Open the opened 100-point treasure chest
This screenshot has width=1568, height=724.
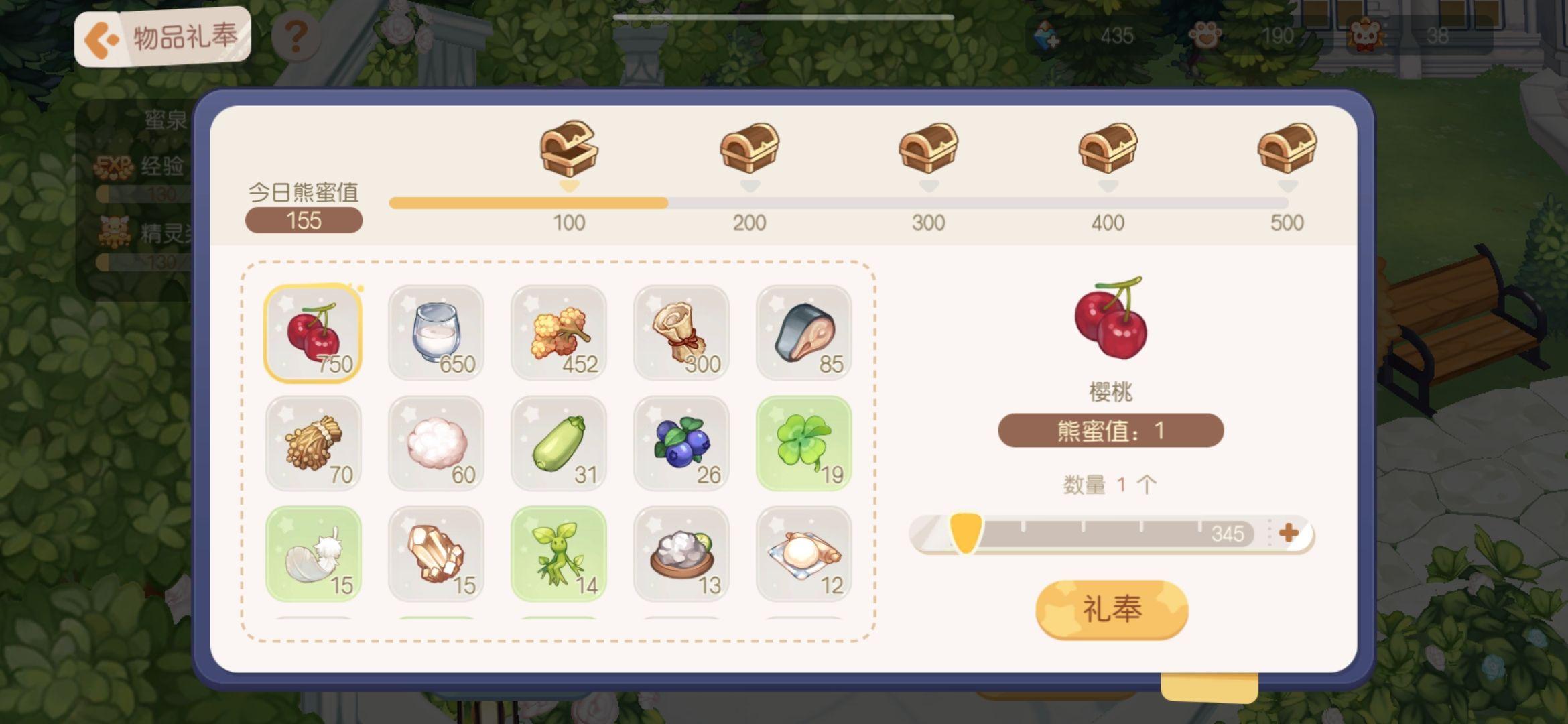(568, 148)
